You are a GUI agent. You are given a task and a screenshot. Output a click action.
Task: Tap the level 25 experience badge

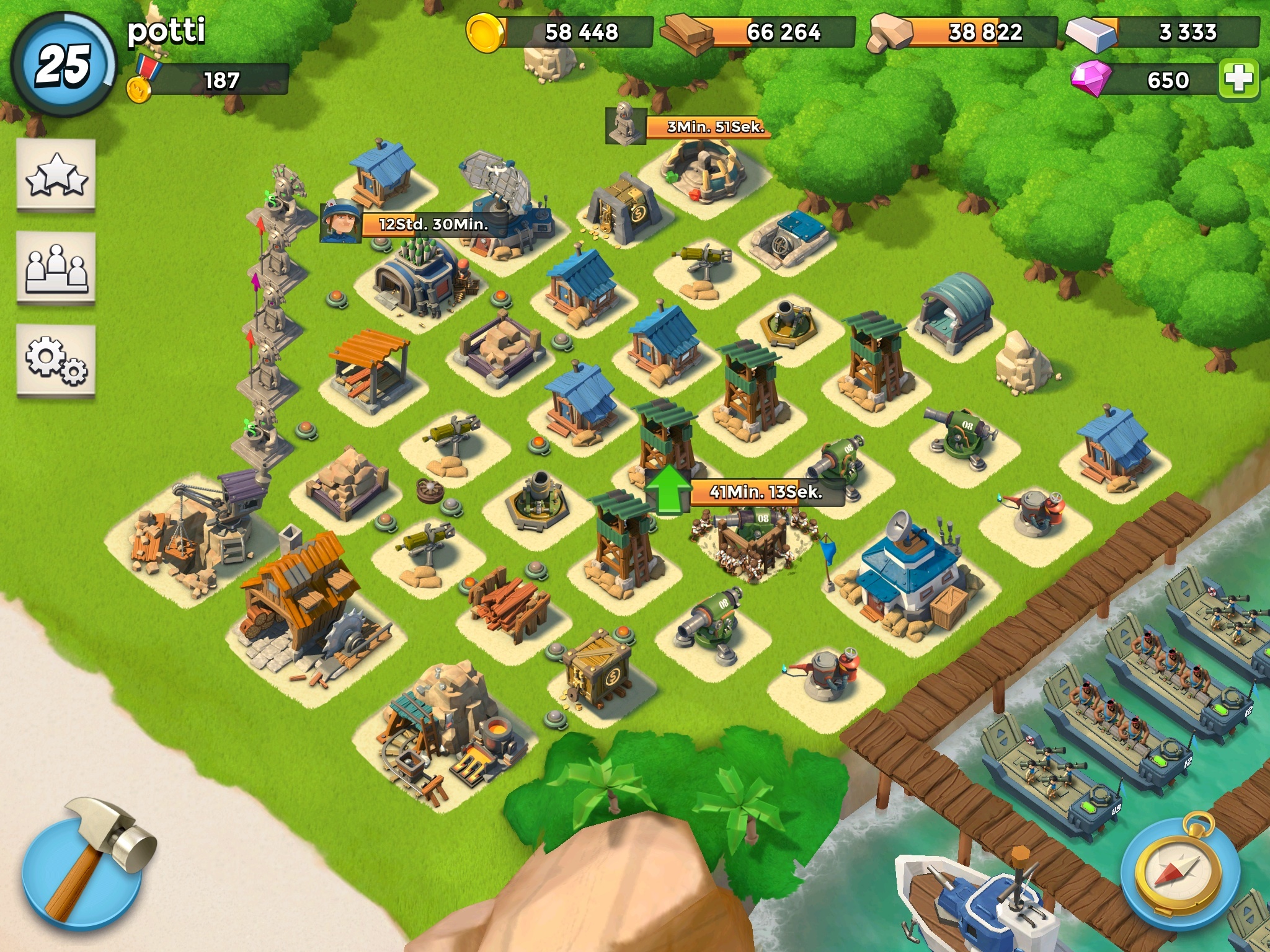[x=64, y=65]
